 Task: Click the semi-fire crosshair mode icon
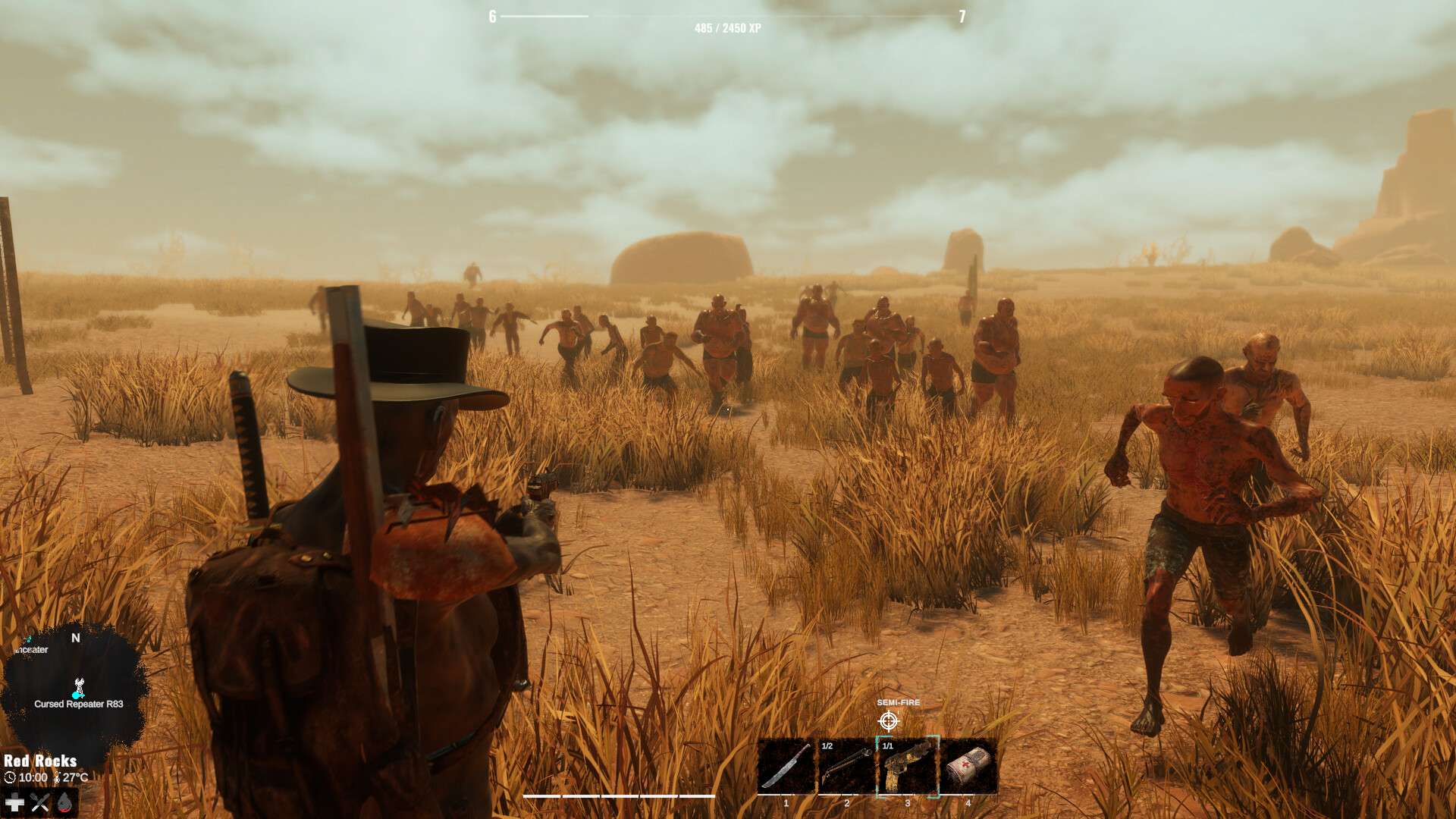tap(889, 720)
